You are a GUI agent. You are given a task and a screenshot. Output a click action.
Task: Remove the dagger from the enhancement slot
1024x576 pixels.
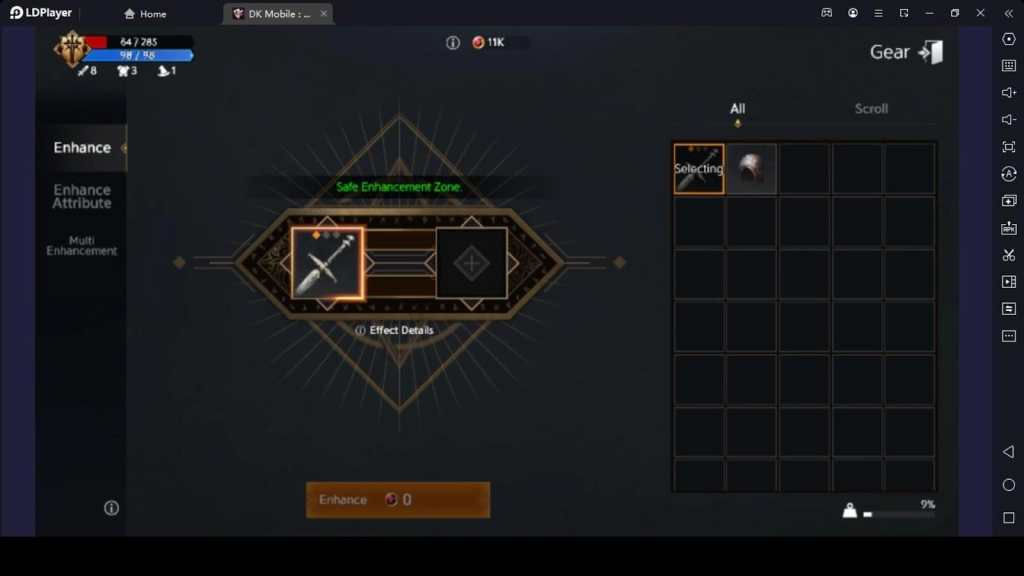(328, 263)
